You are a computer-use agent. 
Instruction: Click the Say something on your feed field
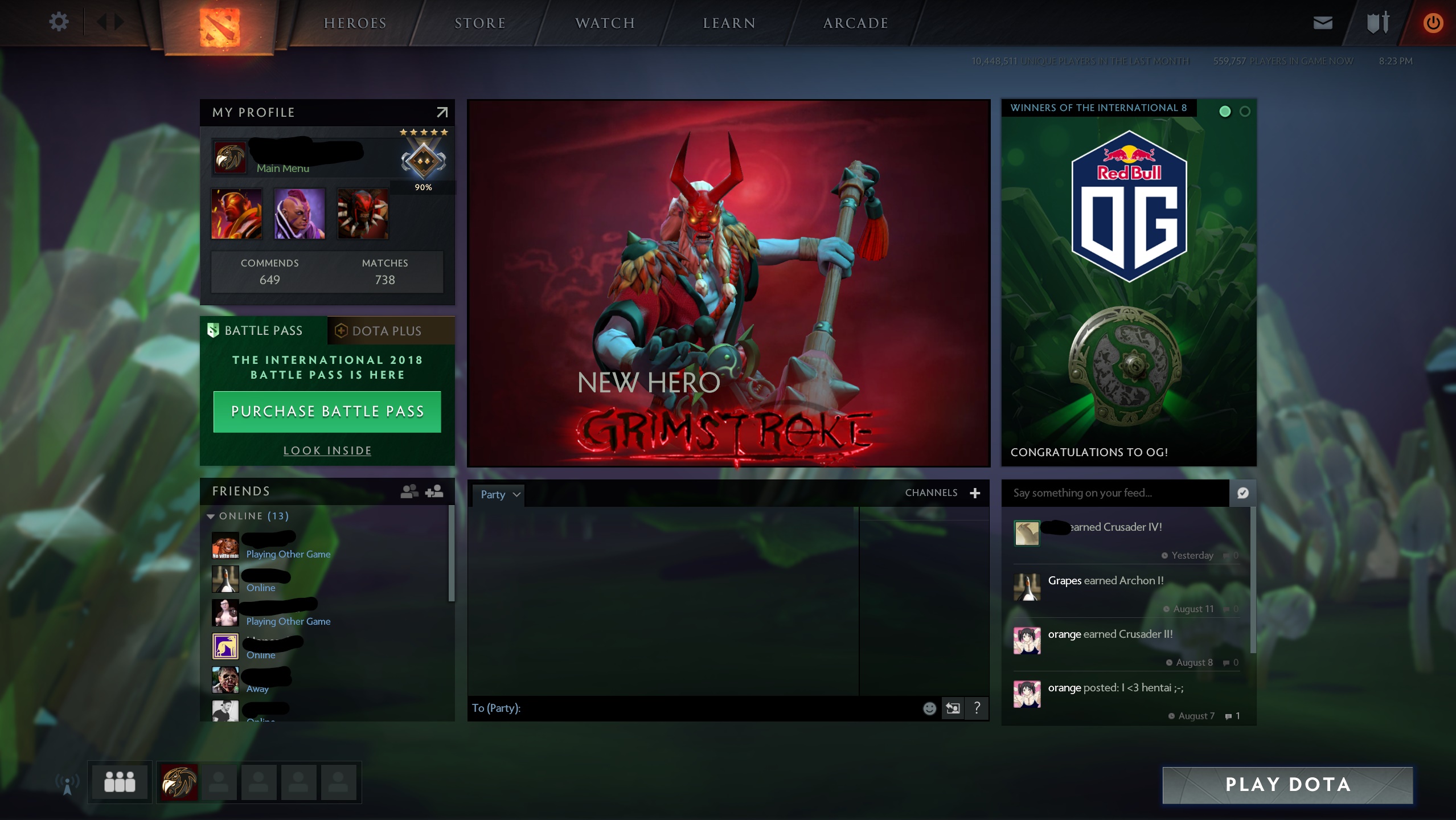pyautogui.click(x=1110, y=493)
